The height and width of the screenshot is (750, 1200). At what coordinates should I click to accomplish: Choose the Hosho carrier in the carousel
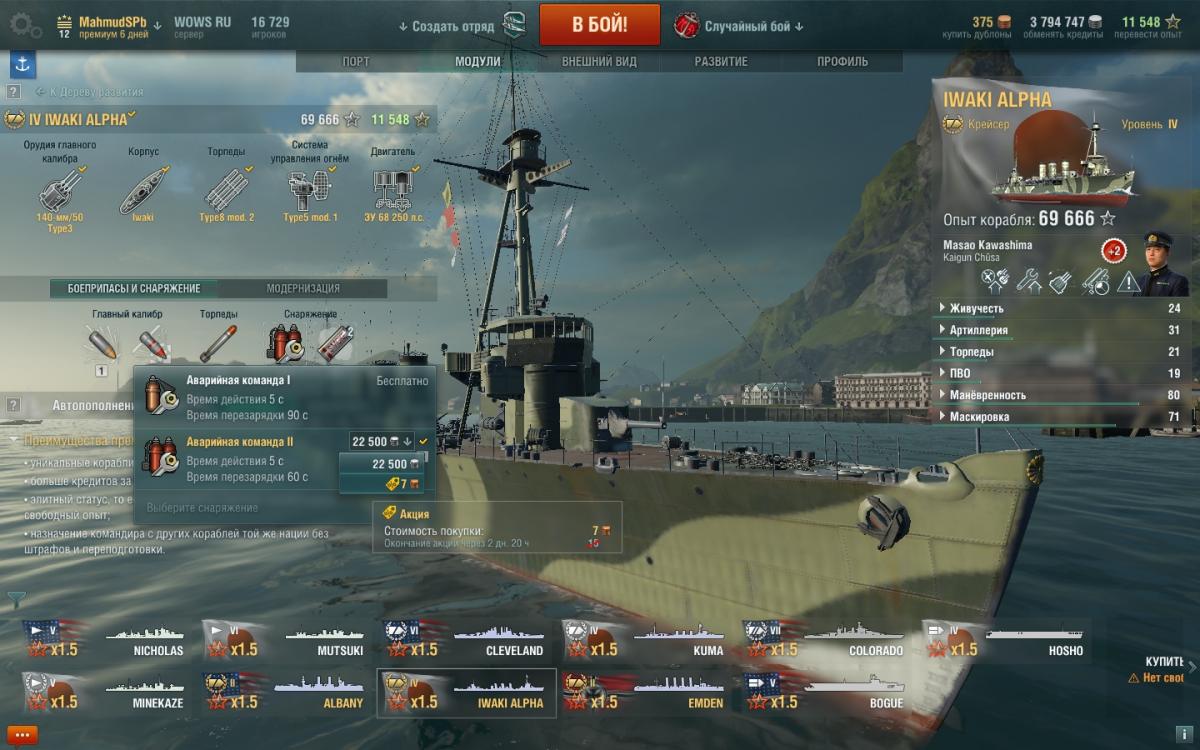tap(1004, 640)
